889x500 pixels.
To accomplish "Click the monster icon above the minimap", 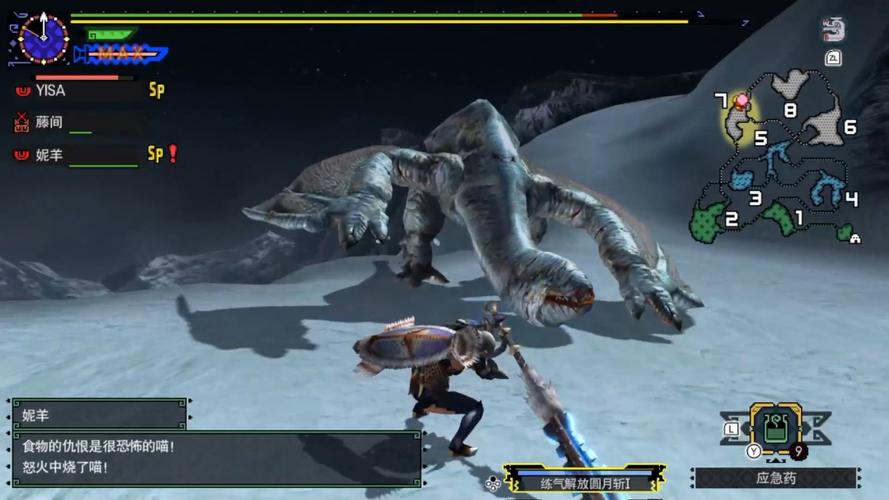I will point(833,30).
